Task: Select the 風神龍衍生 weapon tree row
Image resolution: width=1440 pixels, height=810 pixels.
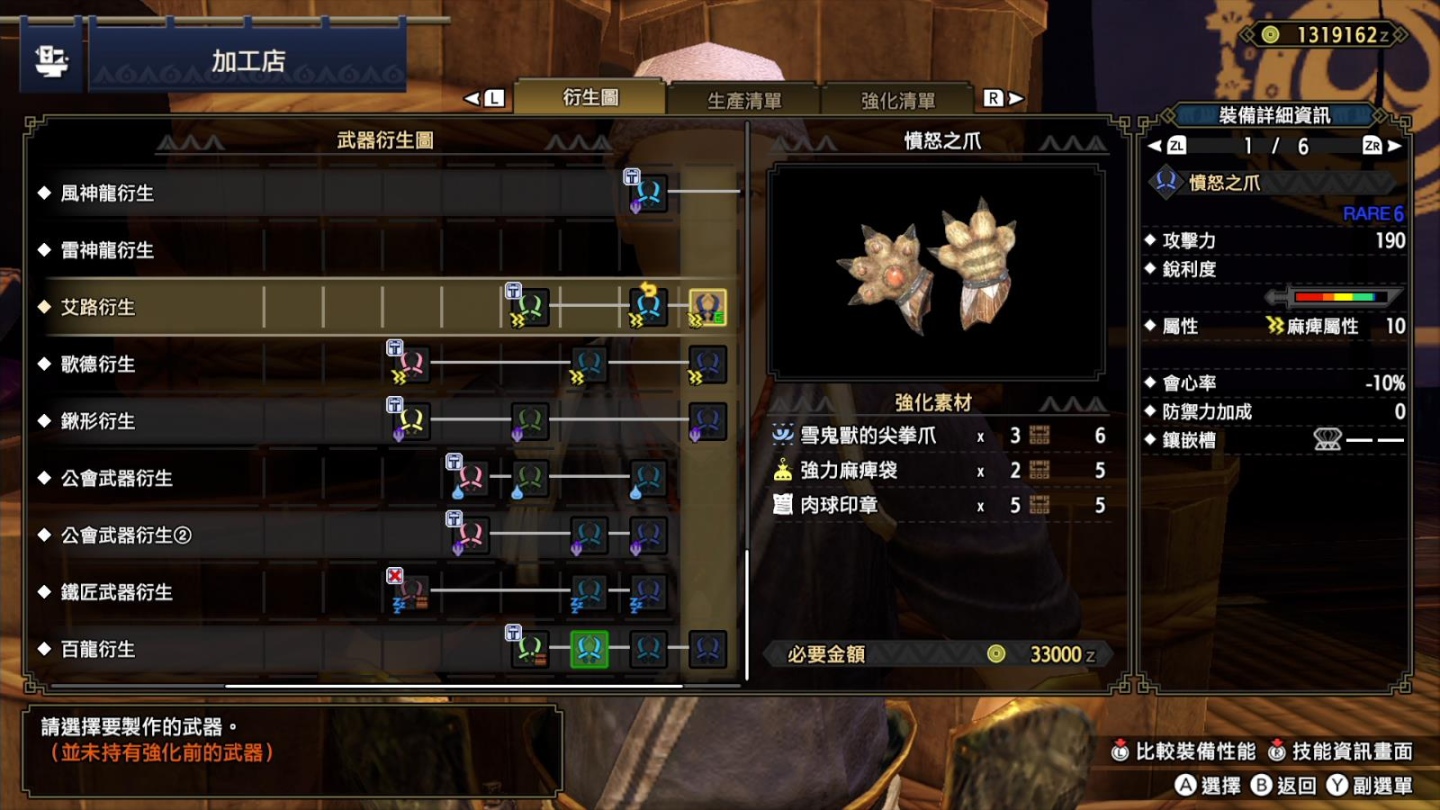Action: point(108,193)
